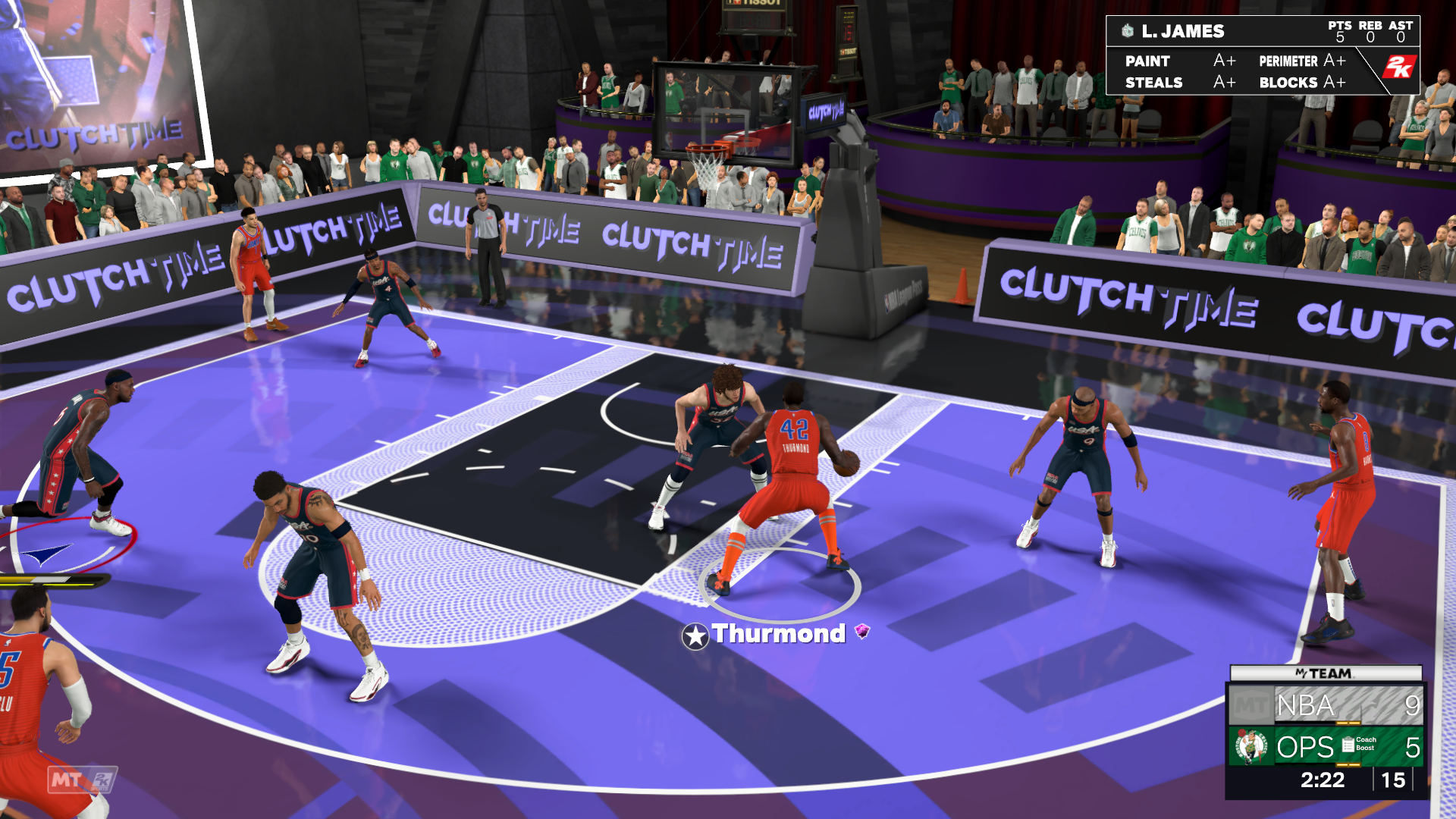Click the Coach Boost icon on scoreboard
The width and height of the screenshot is (1456, 819).
pyautogui.click(x=1349, y=745)
